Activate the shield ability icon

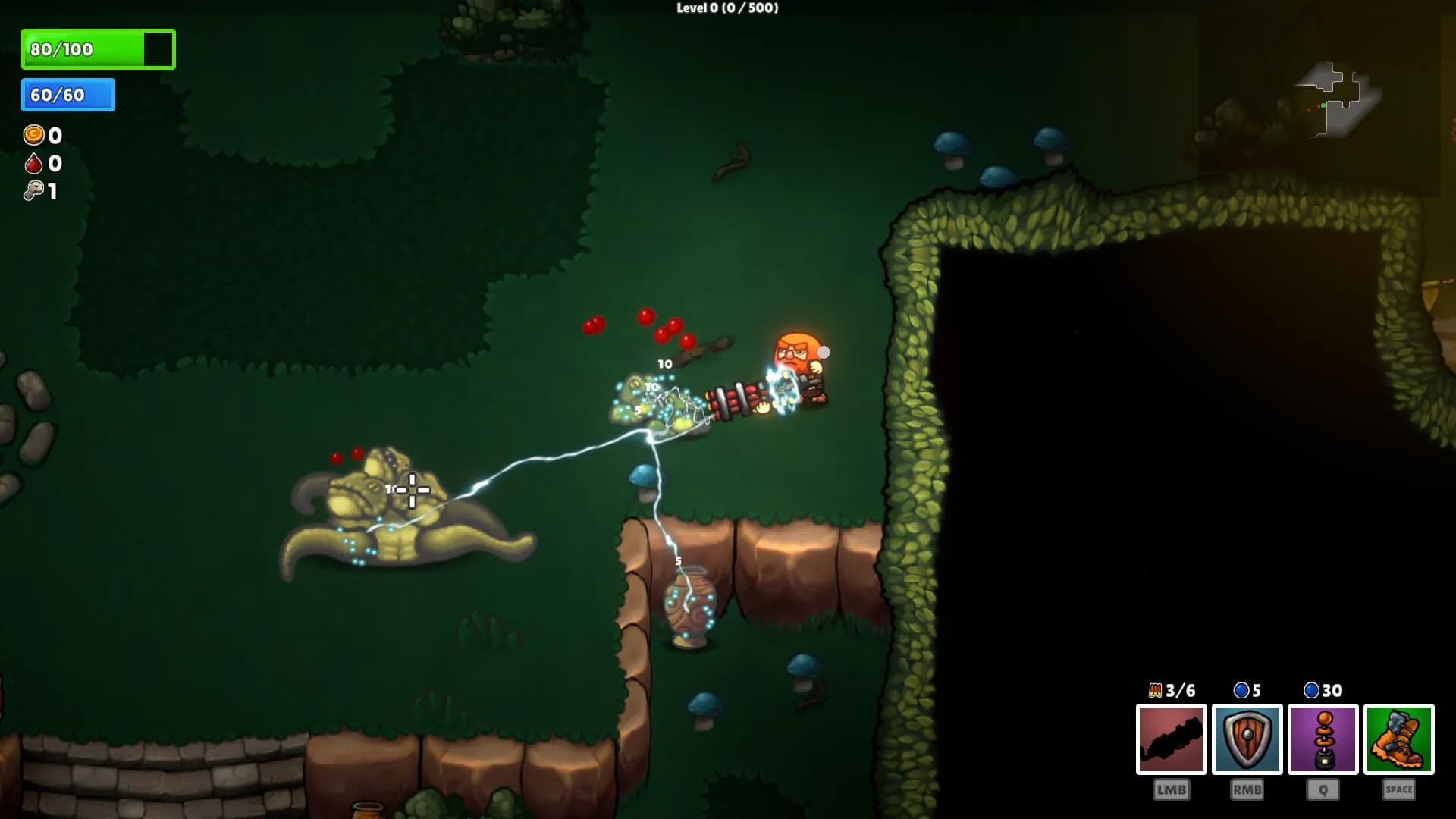click(x=1246, y=738)
